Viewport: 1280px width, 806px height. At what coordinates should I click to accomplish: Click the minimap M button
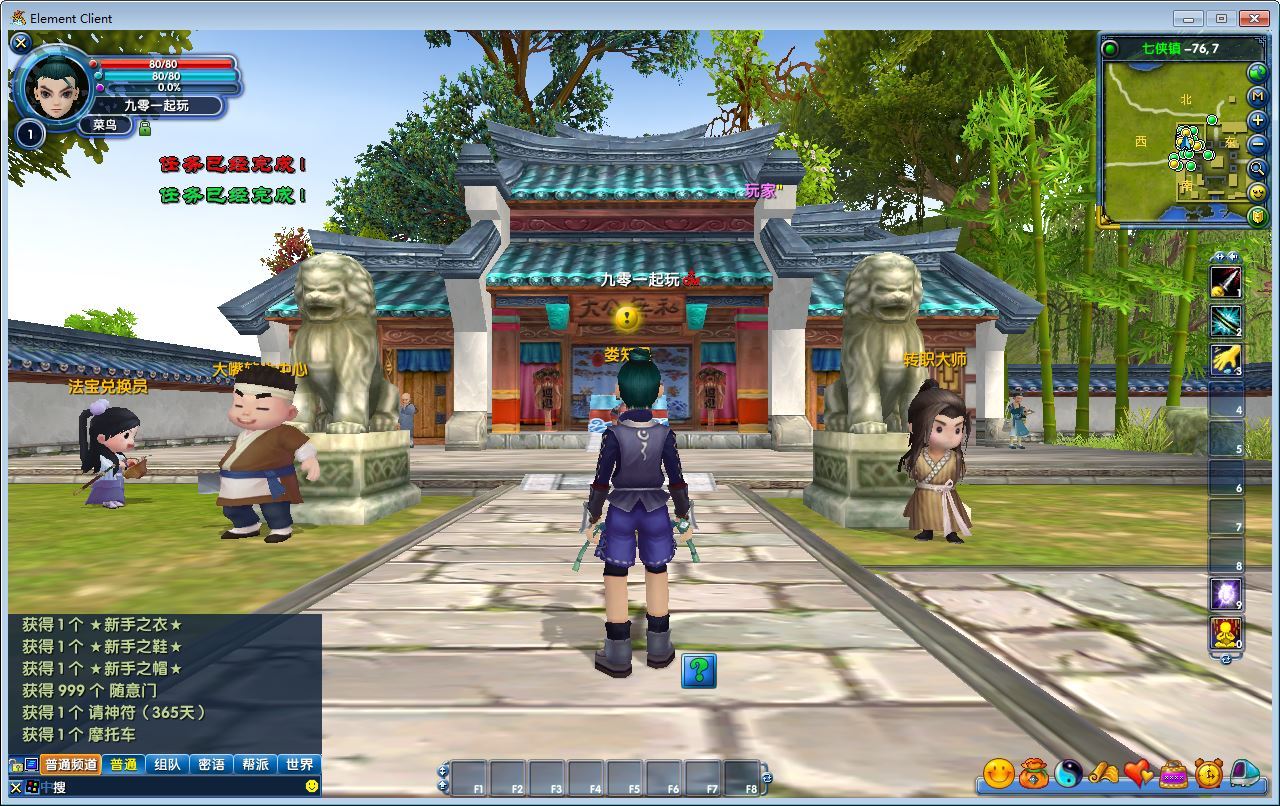(1258, 96)
